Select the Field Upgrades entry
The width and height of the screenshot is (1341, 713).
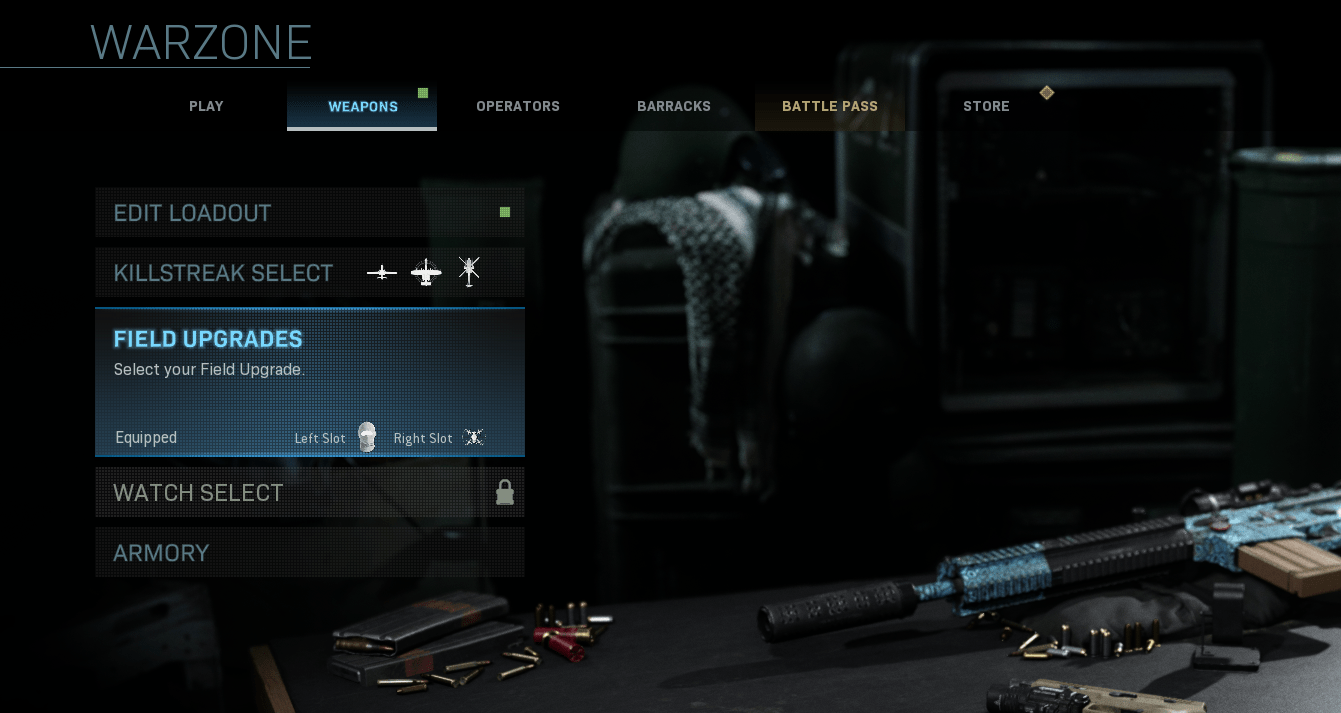(309, 382)
